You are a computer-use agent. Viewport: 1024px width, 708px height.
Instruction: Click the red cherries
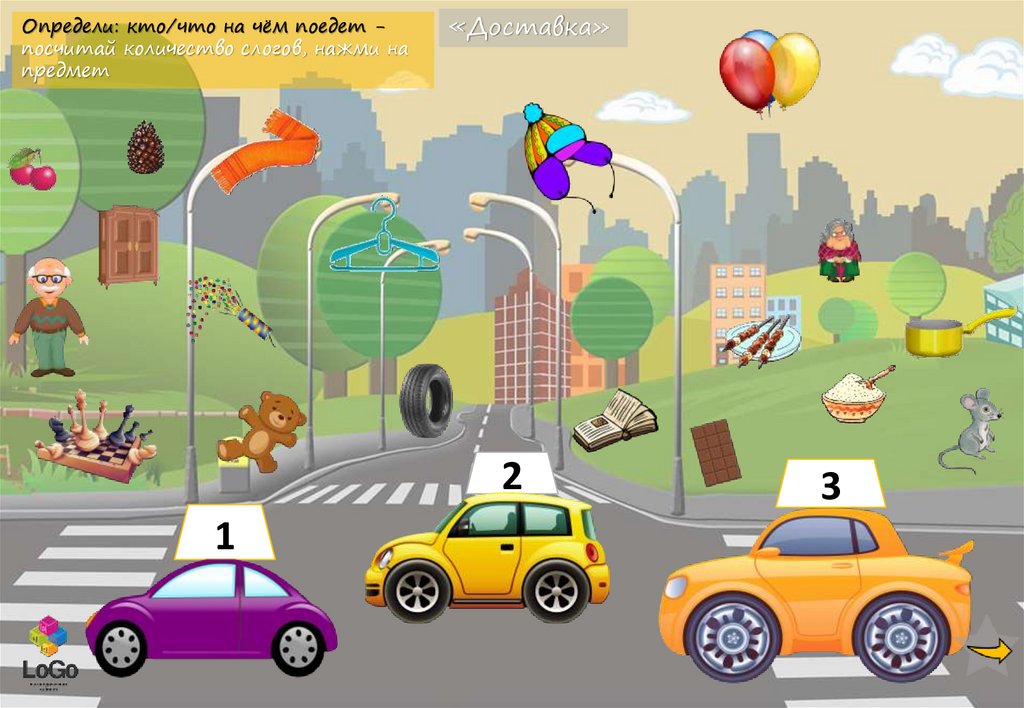pos(33,170)
